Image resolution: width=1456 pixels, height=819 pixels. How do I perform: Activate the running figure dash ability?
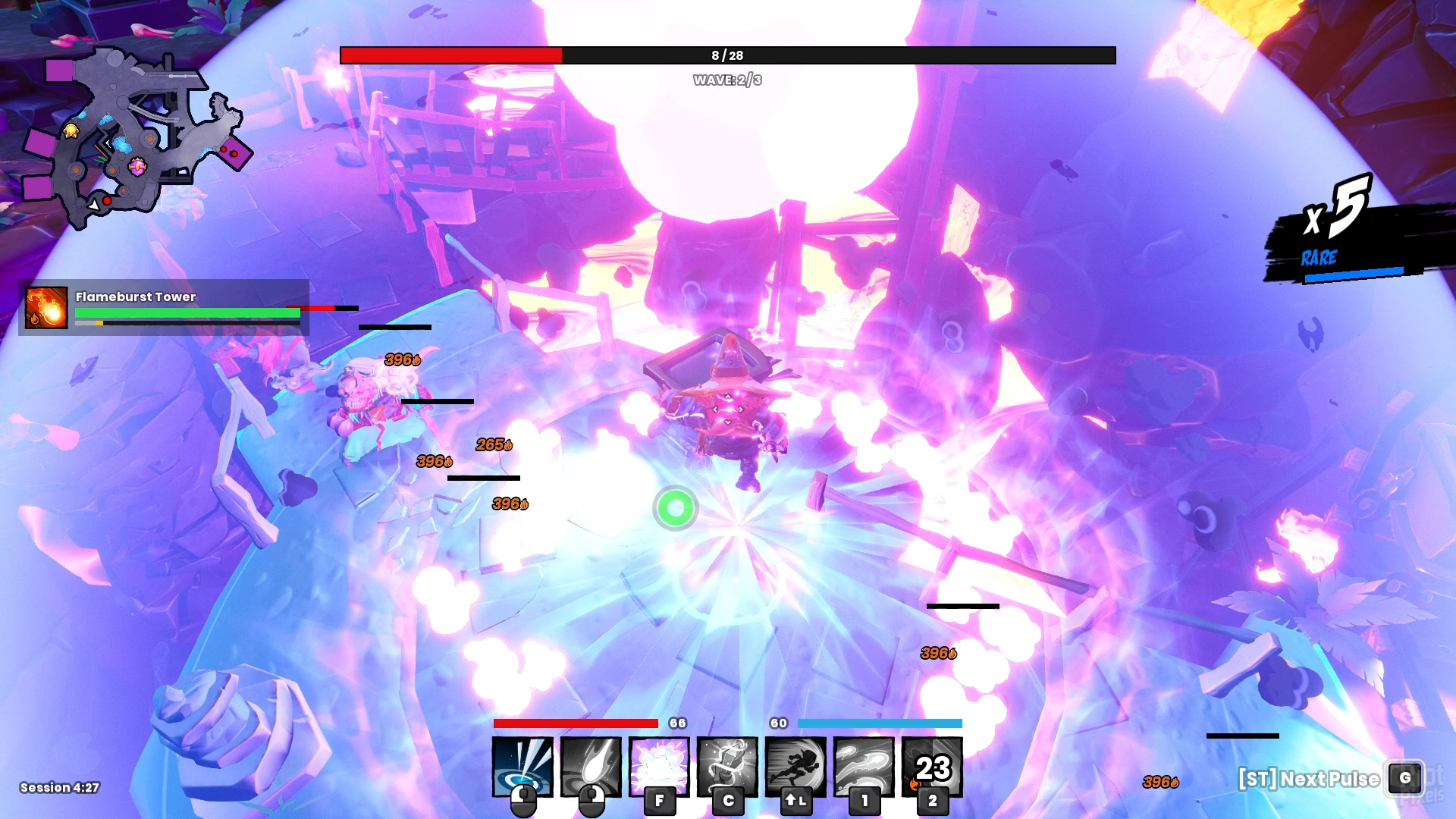pos(795,766)
